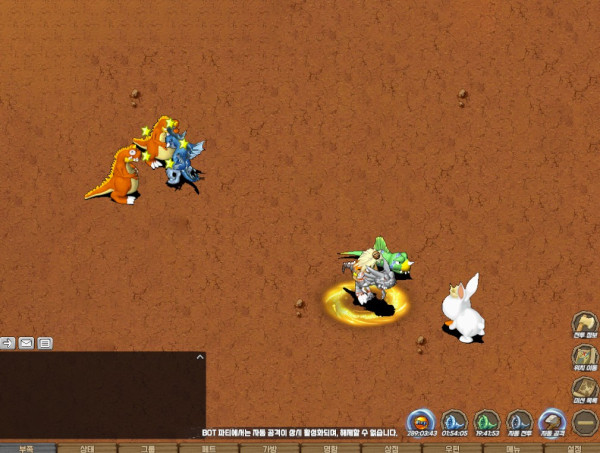The image size is (600, 453).
Task: Click the arrow button above chat box
Action: (x=8, y=343)
